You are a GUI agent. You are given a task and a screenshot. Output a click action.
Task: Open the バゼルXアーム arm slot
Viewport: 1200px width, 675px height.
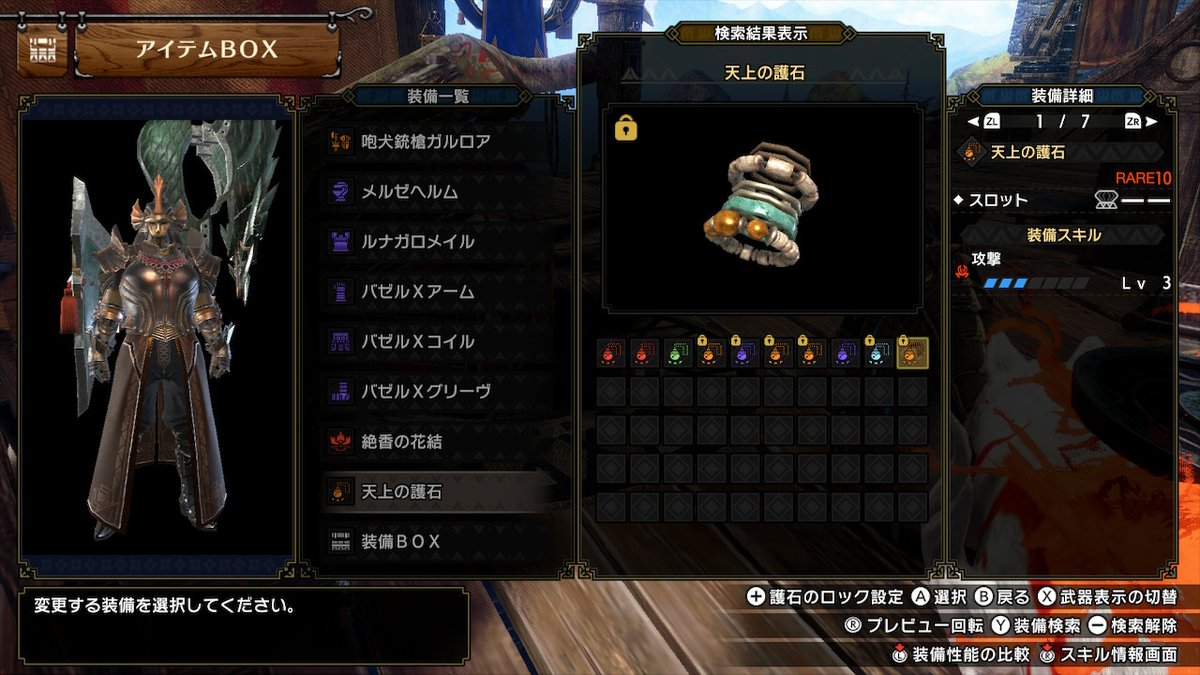[x=417, y=292]
